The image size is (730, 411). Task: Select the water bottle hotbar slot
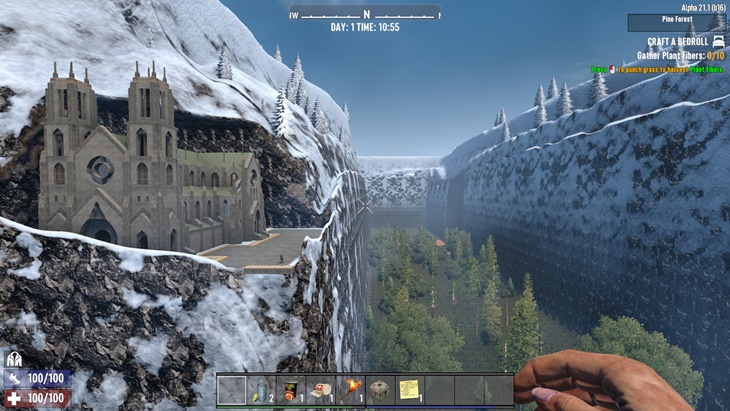(261, 389)
